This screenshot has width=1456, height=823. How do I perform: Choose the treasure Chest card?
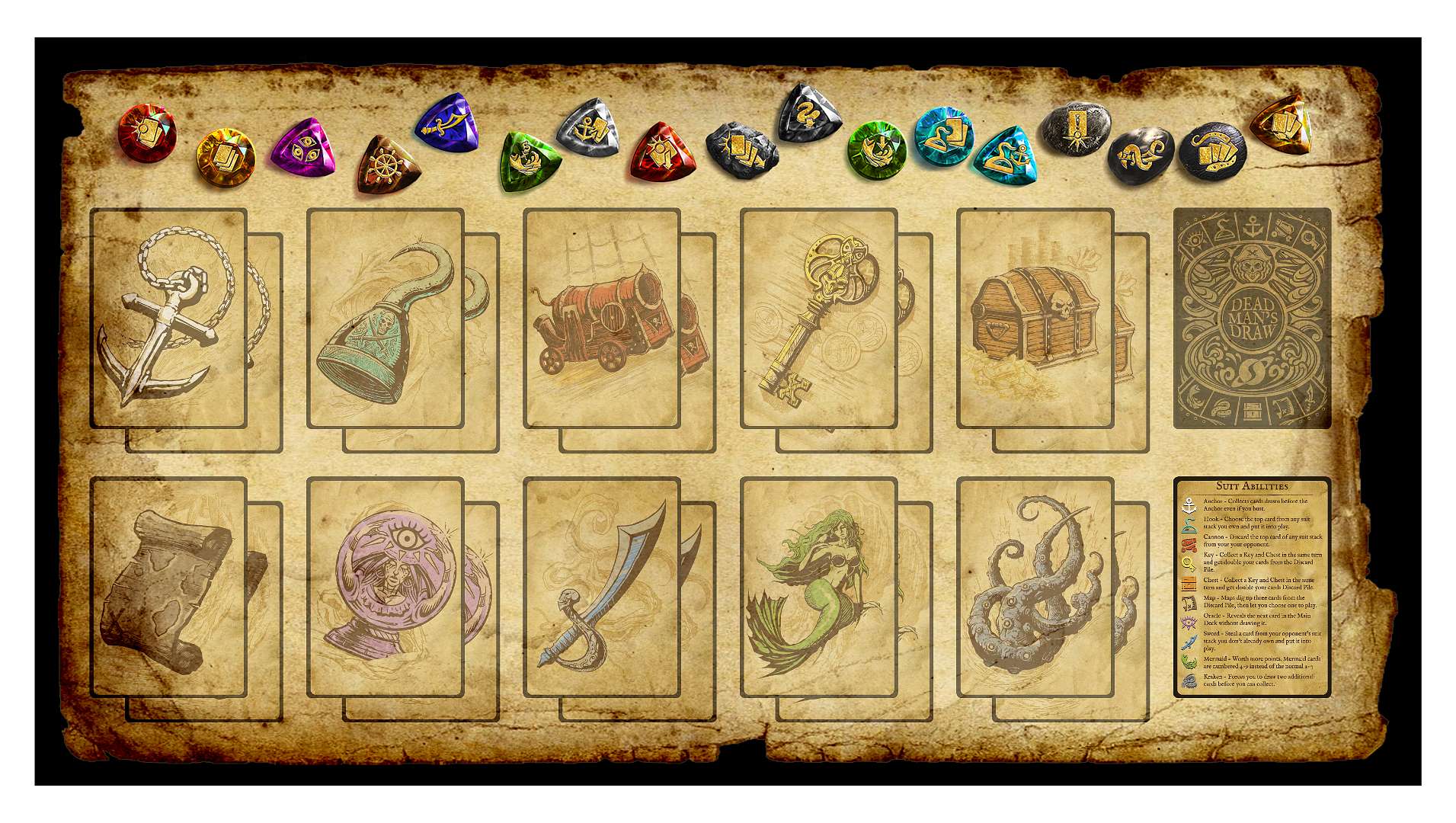point(1035,318)
